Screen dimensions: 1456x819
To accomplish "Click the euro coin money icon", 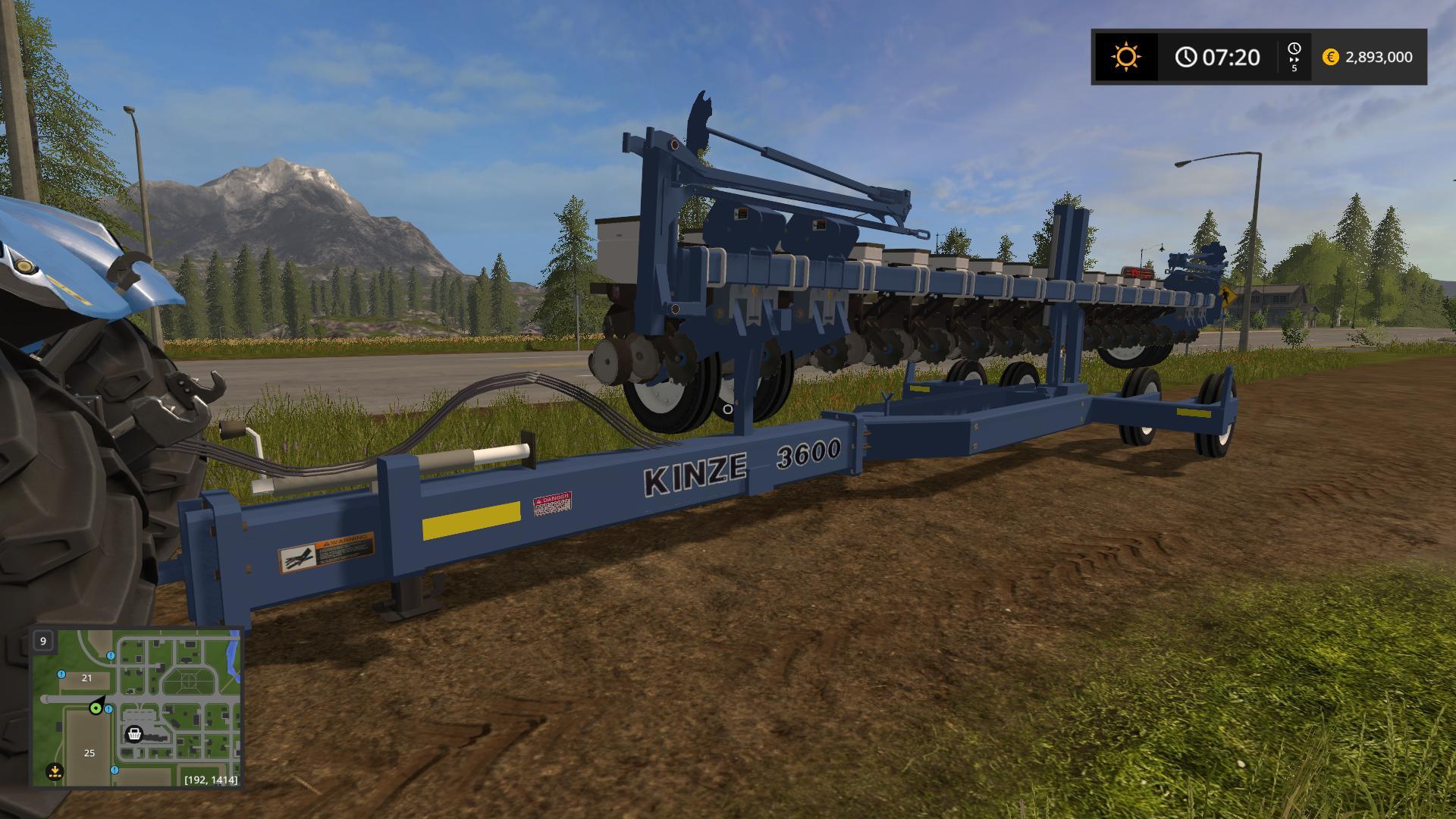I will 1330,57.
